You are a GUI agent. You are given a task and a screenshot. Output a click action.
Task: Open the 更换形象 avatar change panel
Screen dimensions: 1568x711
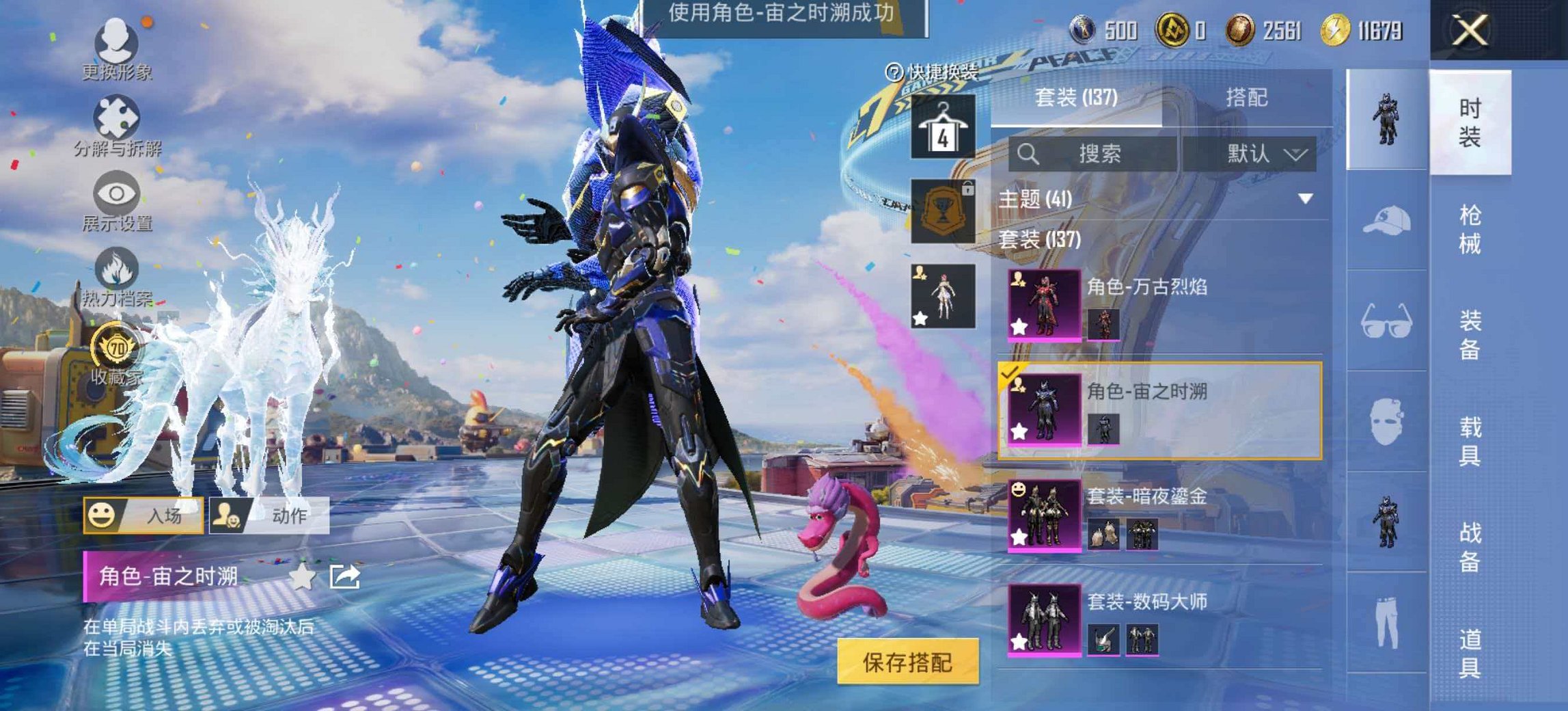(116, 41)
